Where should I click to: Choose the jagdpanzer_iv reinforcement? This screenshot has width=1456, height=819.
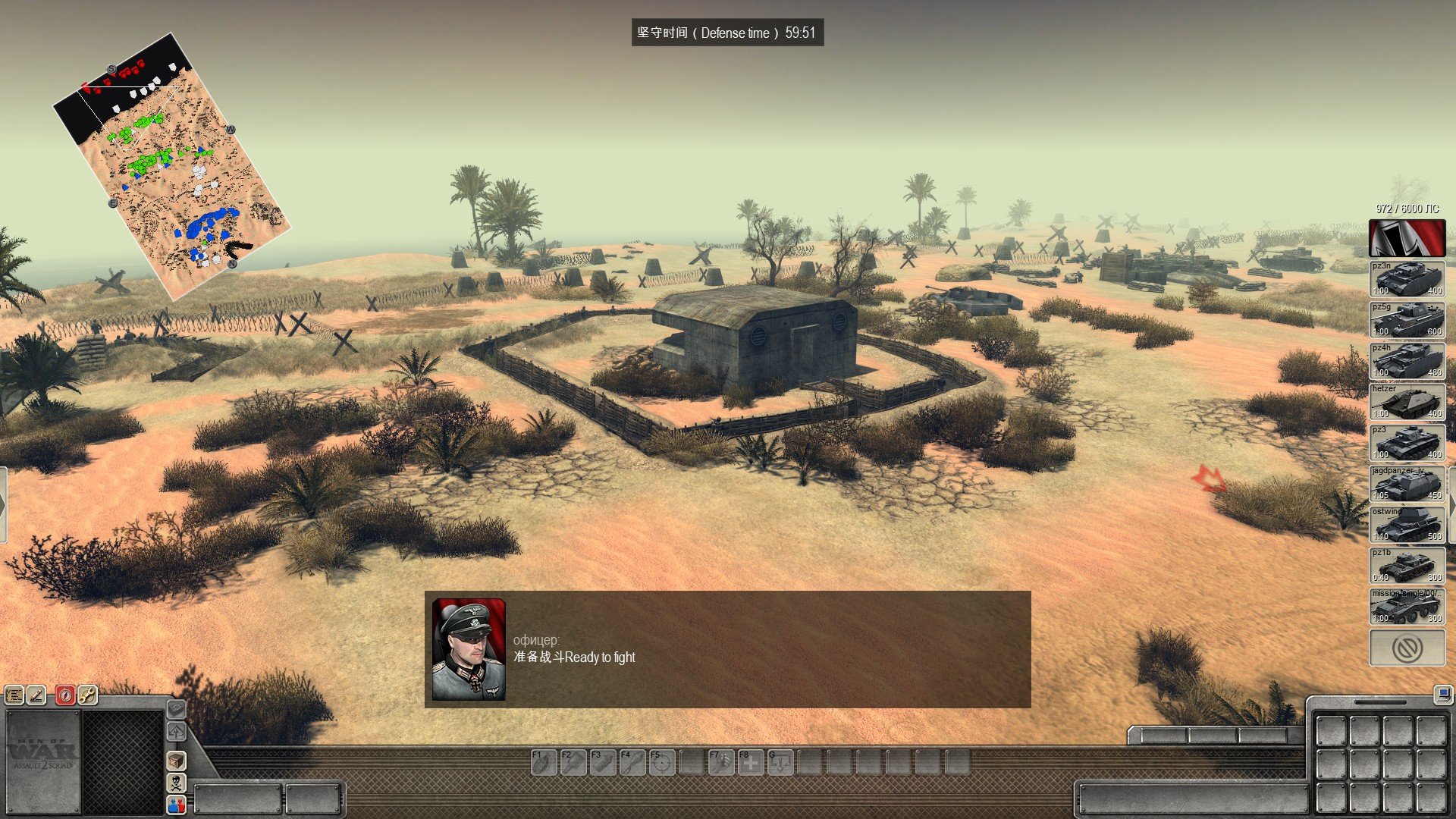tap(1407, 484)
